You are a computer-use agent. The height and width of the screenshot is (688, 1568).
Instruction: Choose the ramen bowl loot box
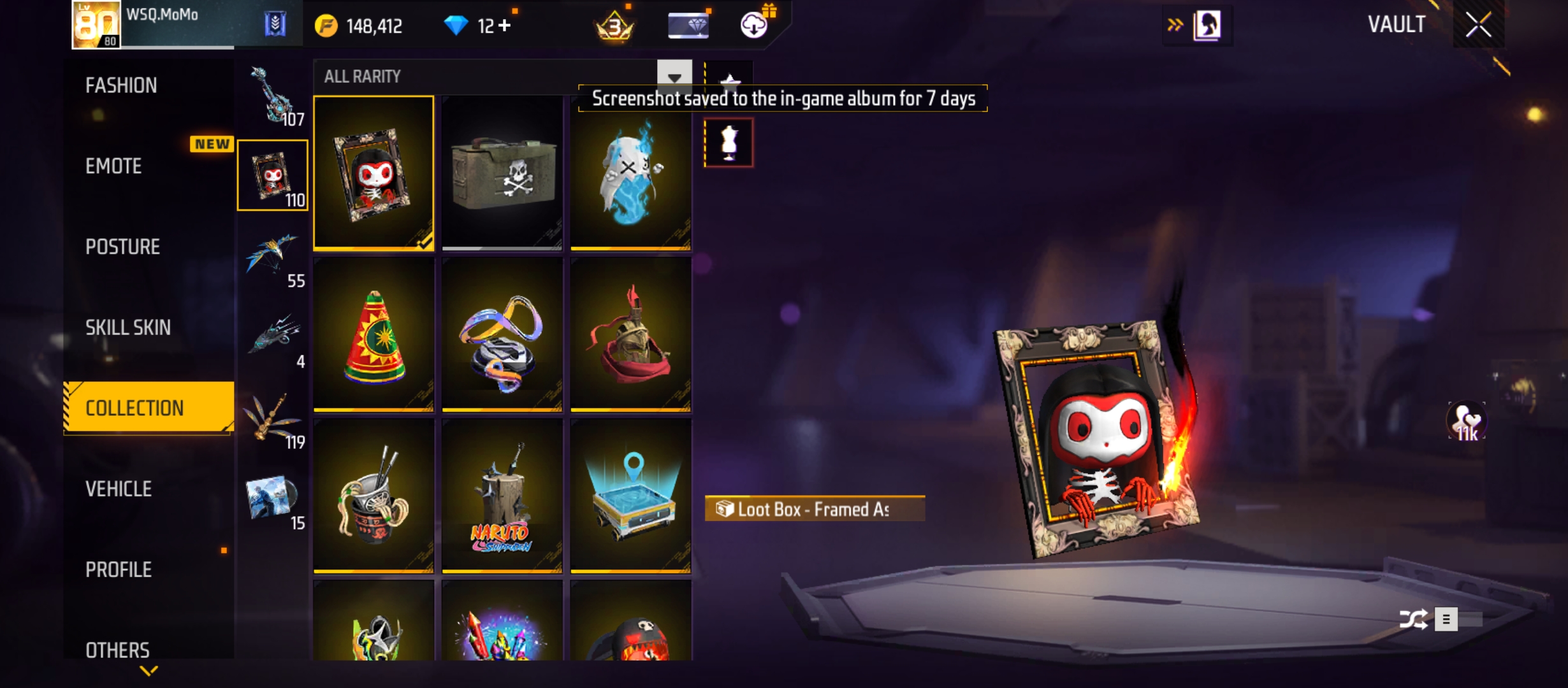pyautogui.click(x=374, y=496)
